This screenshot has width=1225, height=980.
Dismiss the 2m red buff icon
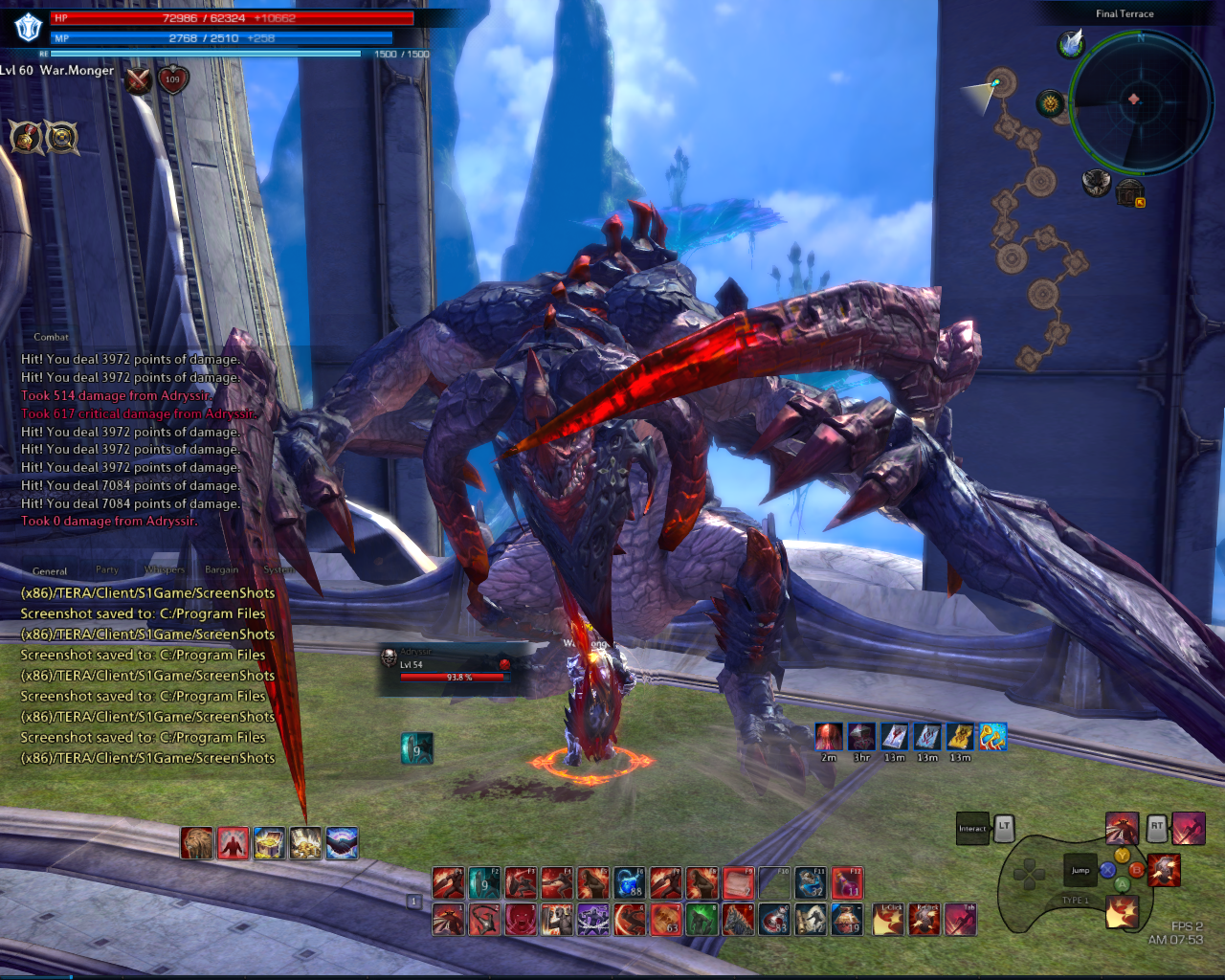coord(827,737)
